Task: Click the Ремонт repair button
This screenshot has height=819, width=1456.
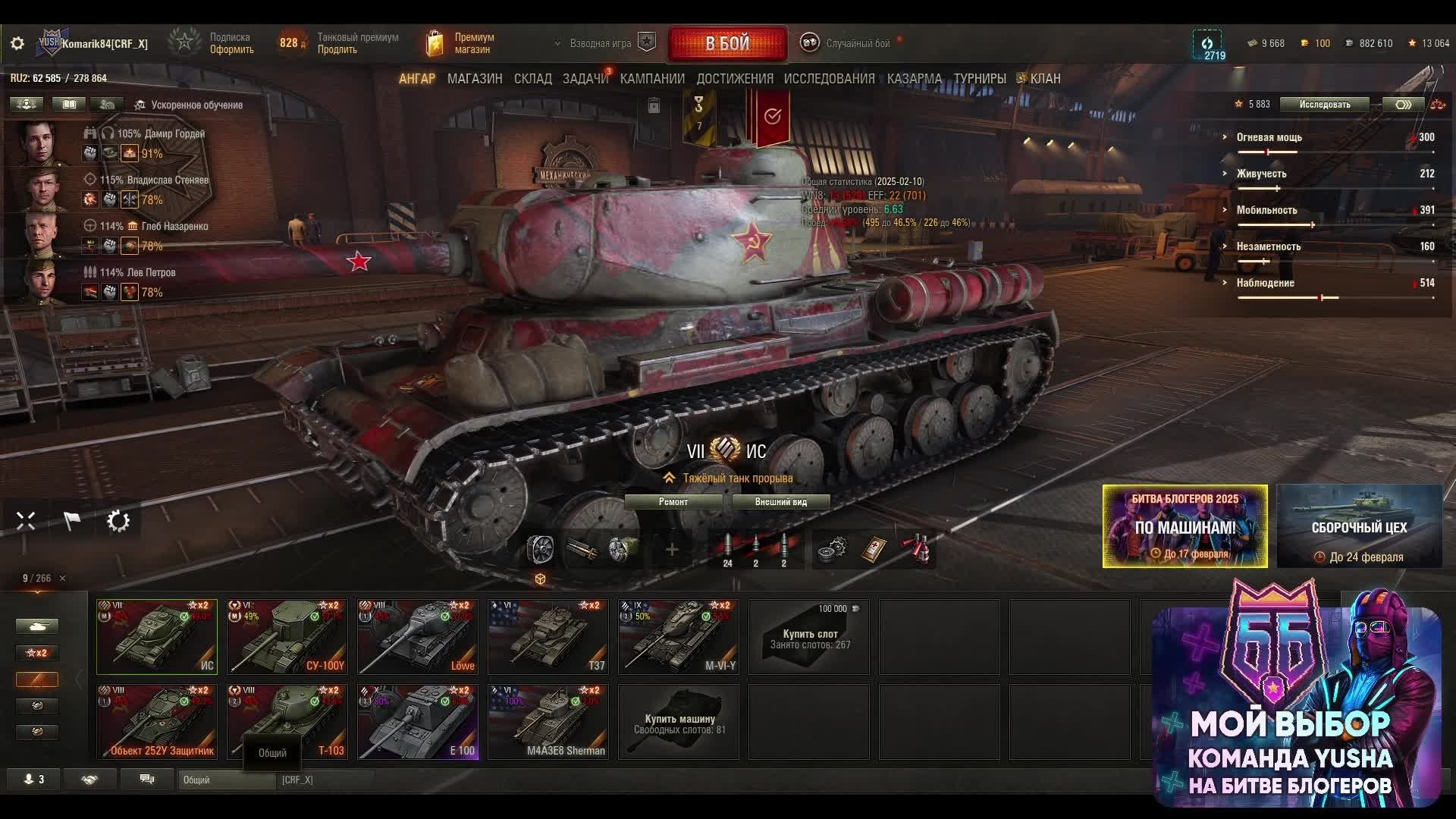Action: coord(673,502)
